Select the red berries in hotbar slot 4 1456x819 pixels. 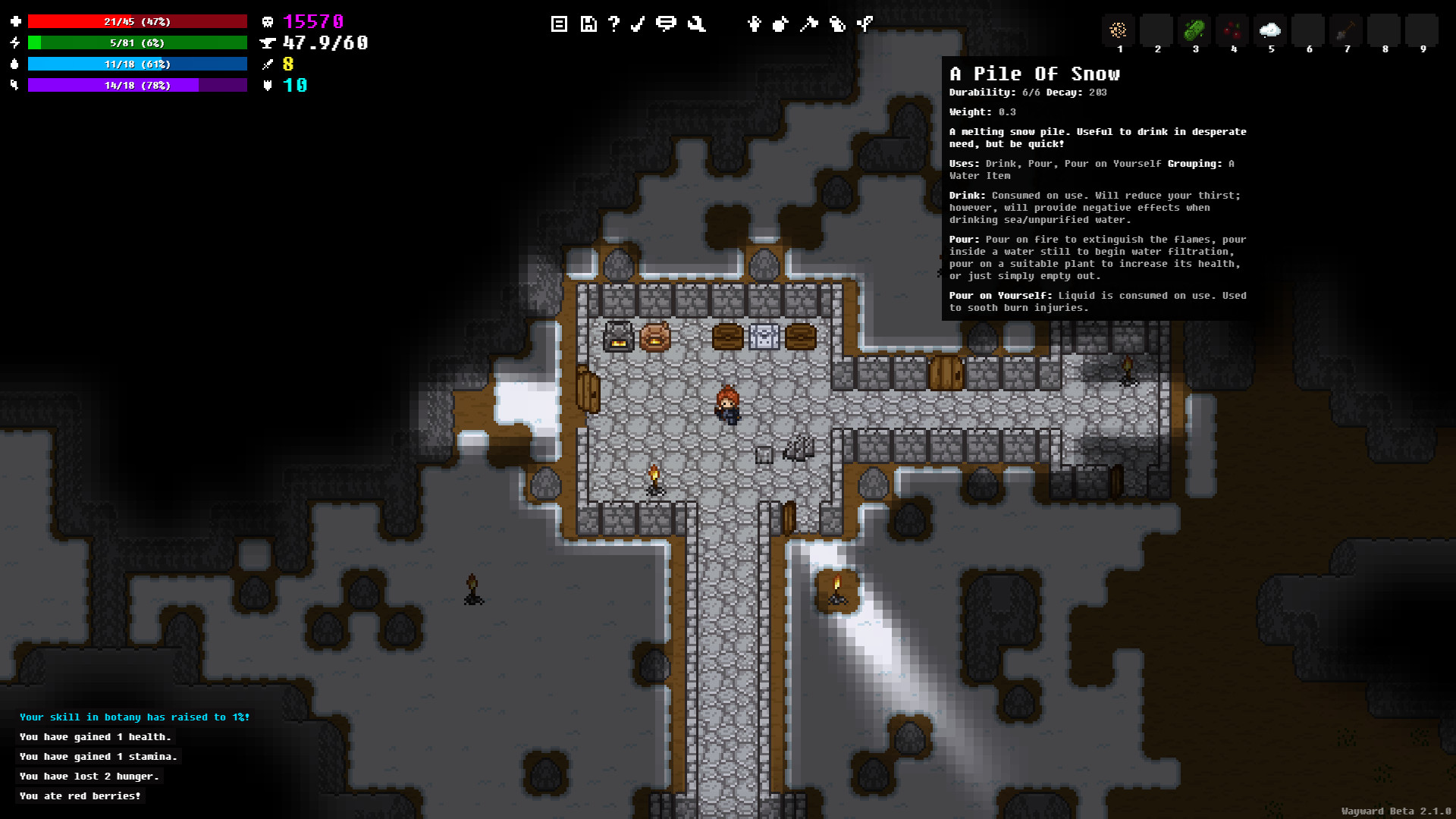tap(1232, 30)
